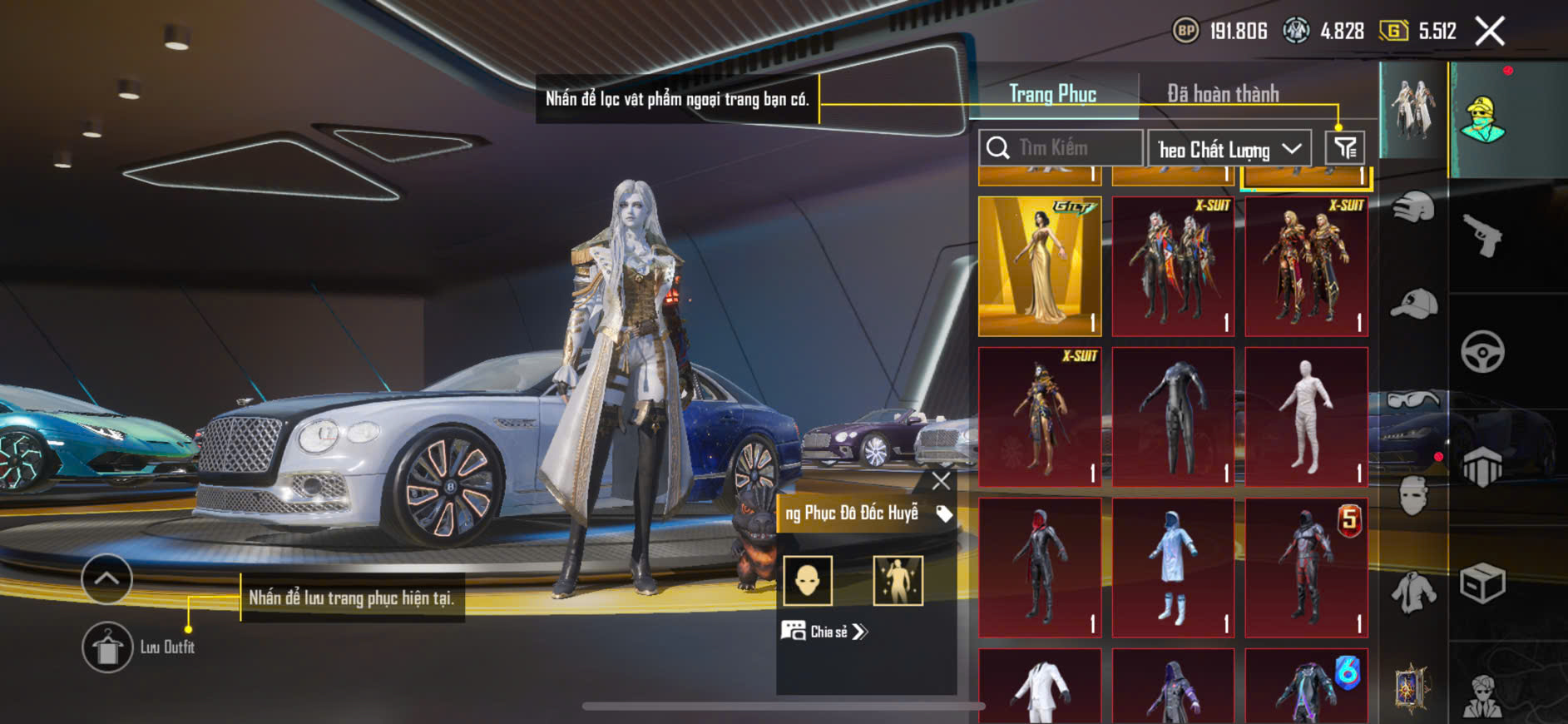Open the Đã hoàn thành tab
1568x724 pixels.
1222,94
